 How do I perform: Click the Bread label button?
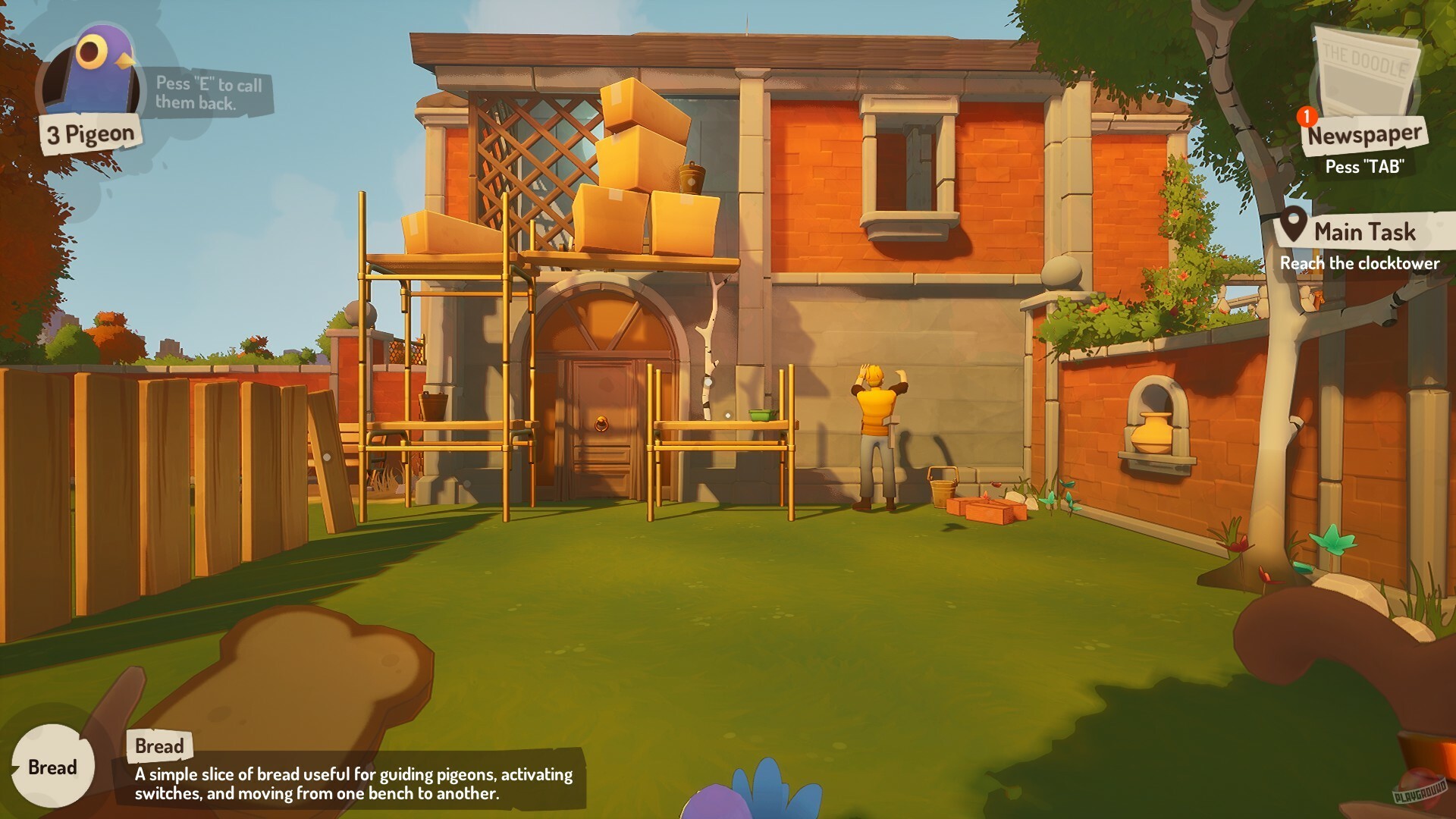pos(159,745)
